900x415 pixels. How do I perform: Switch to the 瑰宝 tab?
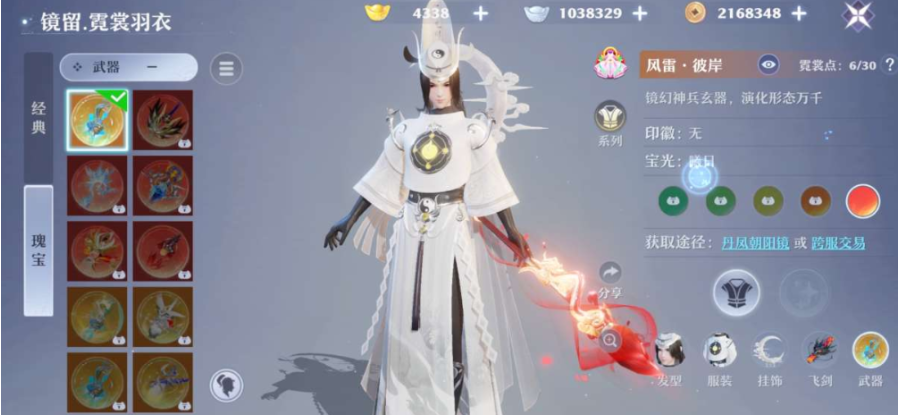[38, 249]
